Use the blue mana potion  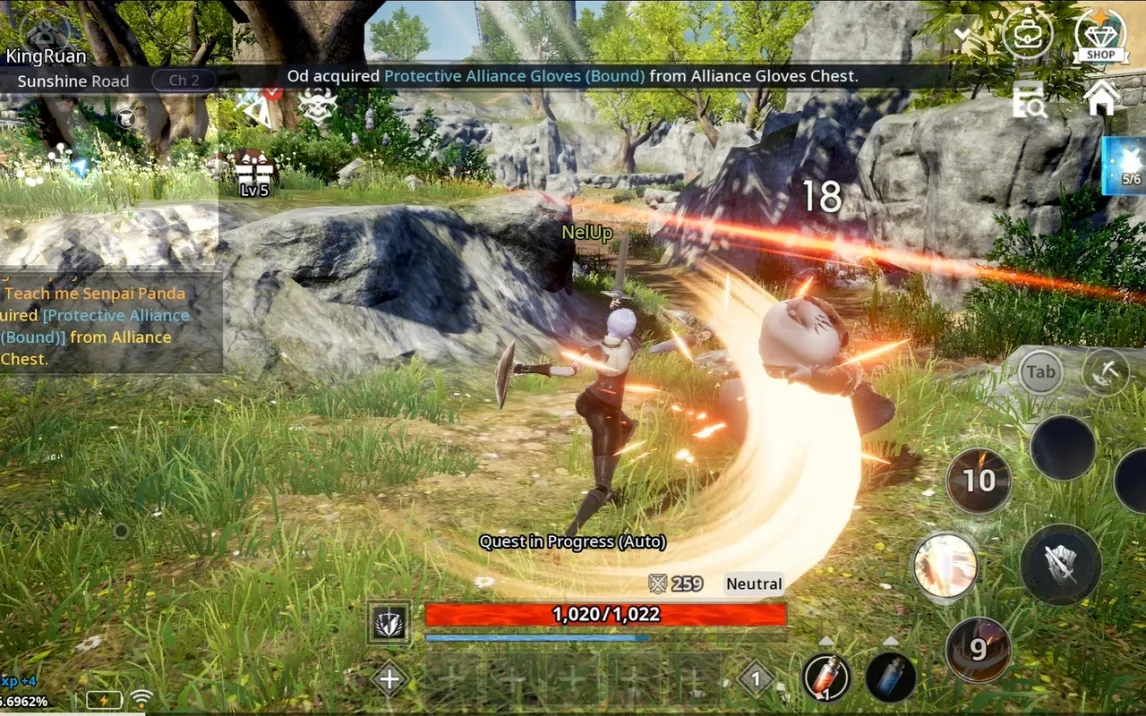pos(889,676)
